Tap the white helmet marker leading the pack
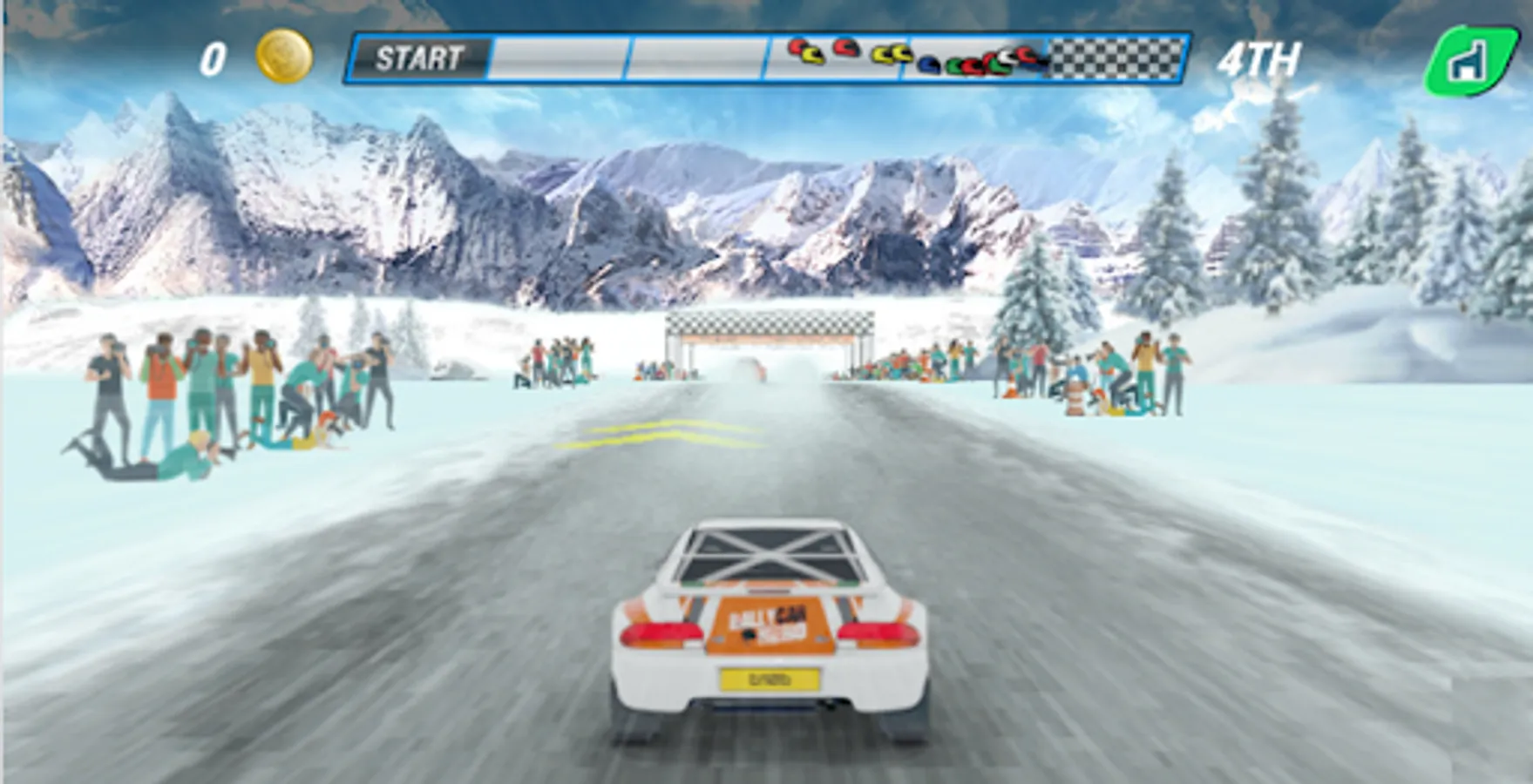This screenshot has width=1533, height=784. (1007, 56)
